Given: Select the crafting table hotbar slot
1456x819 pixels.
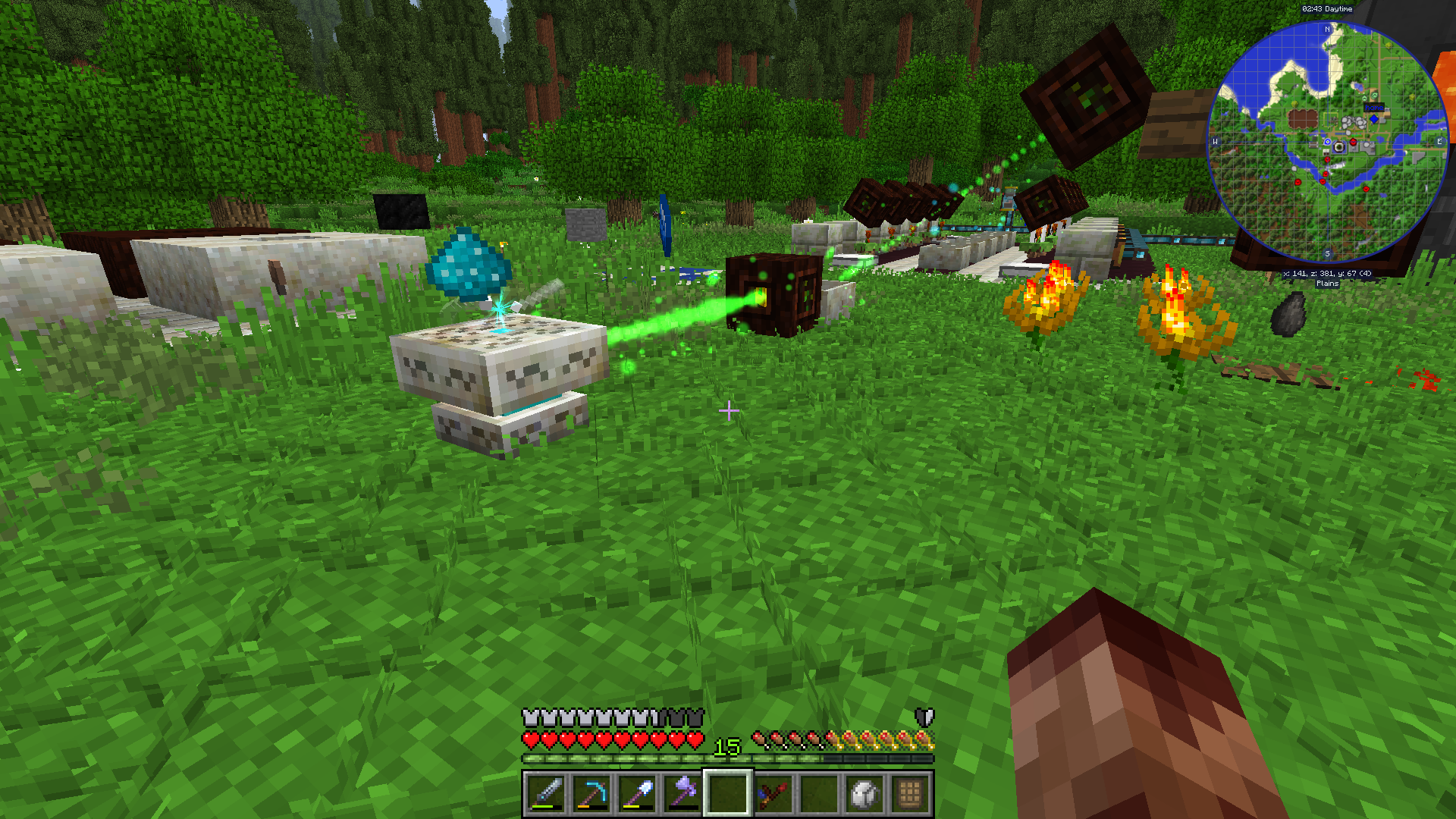Looking at the screenshot, I should (x=910, y=793).
